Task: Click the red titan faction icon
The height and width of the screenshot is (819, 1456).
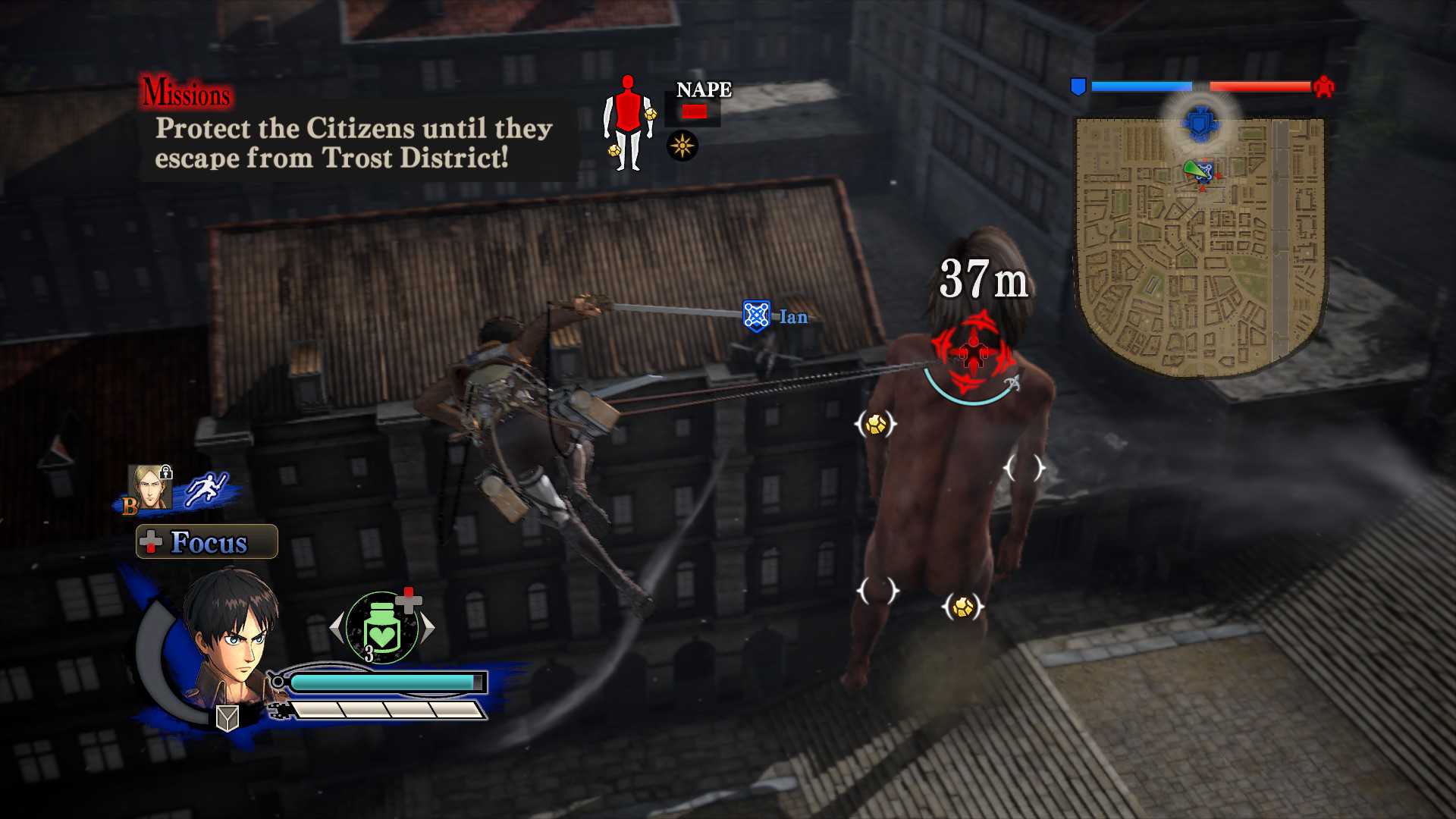Action: click(x=1324, y=86)
